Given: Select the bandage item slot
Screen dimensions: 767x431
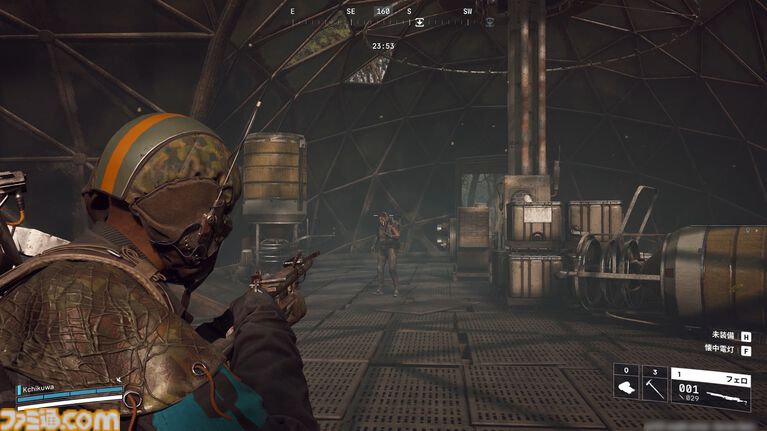Looking at the screenshot, I should coord(626,388).
